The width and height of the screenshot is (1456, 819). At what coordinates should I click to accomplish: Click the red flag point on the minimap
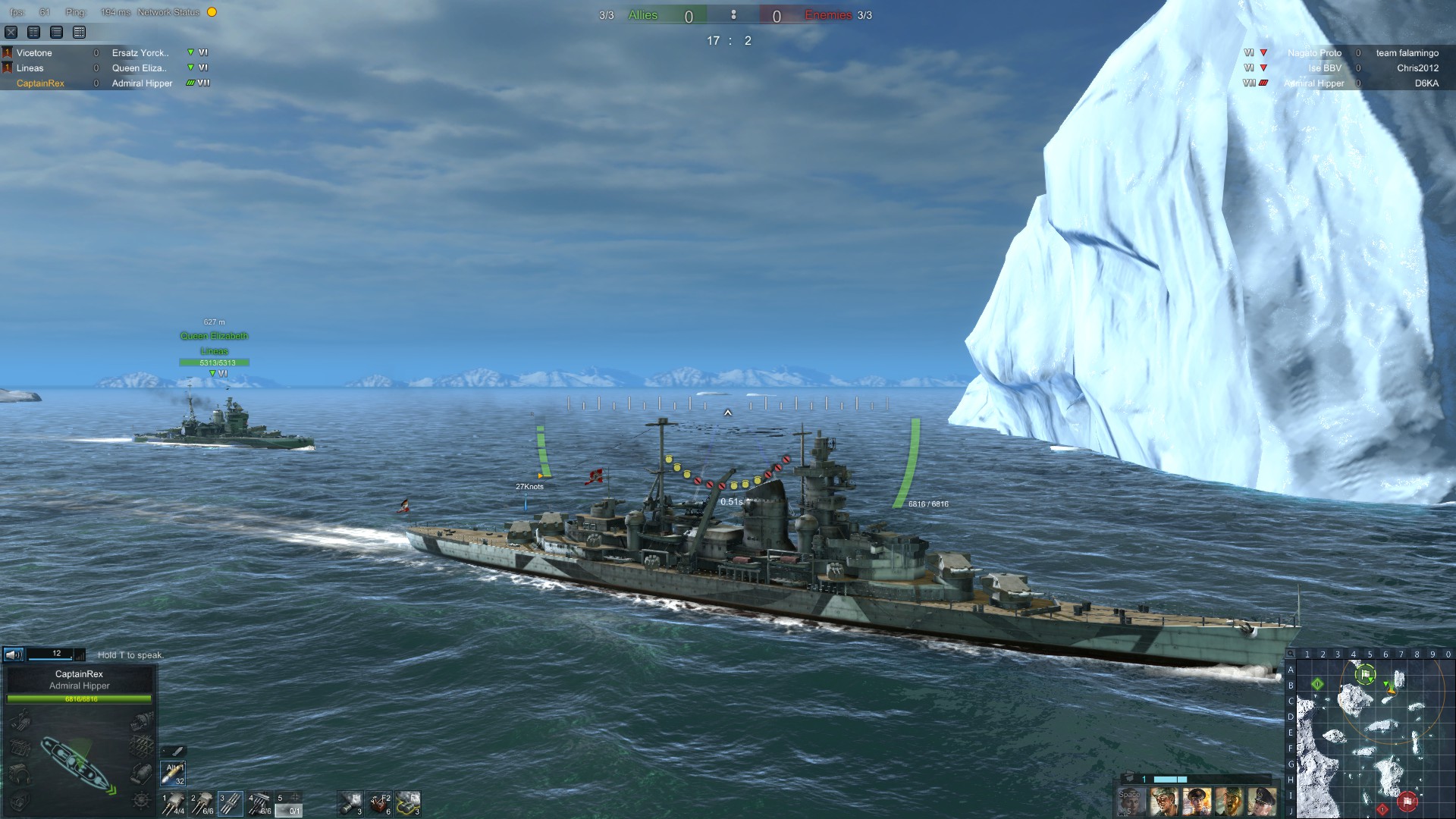[1407, 801]
